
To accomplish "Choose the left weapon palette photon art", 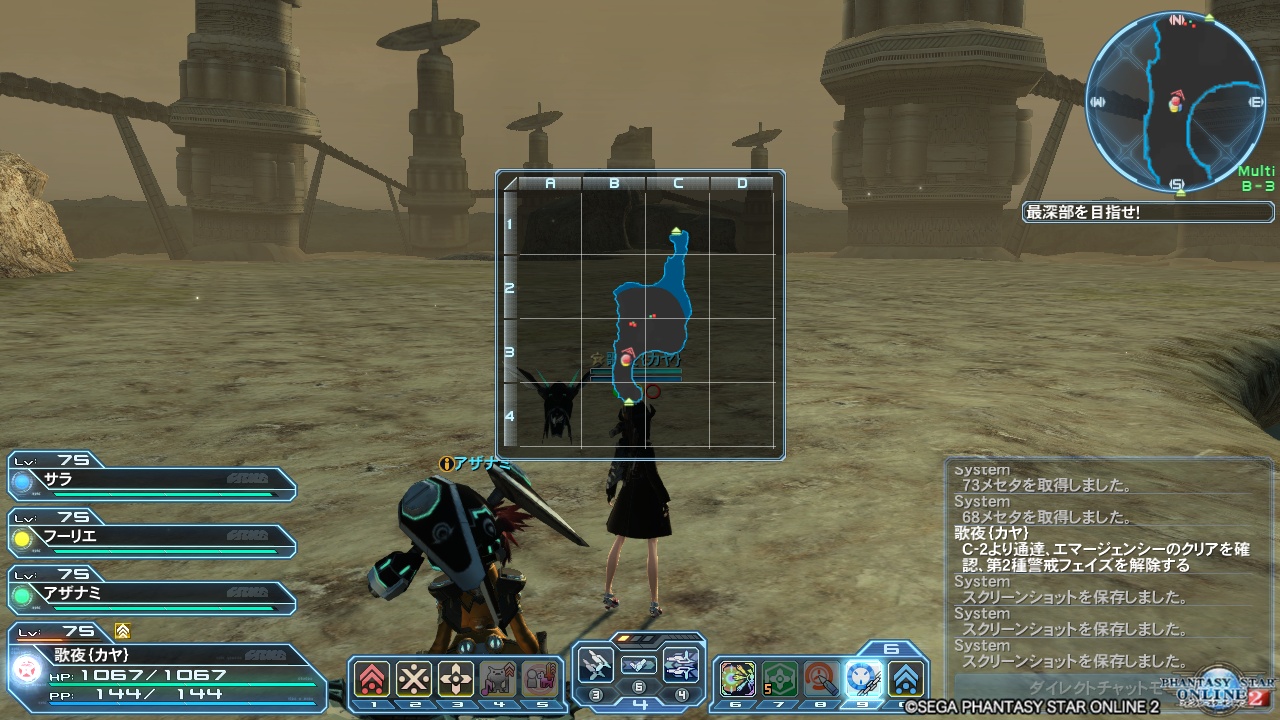I will pos(595,665).
